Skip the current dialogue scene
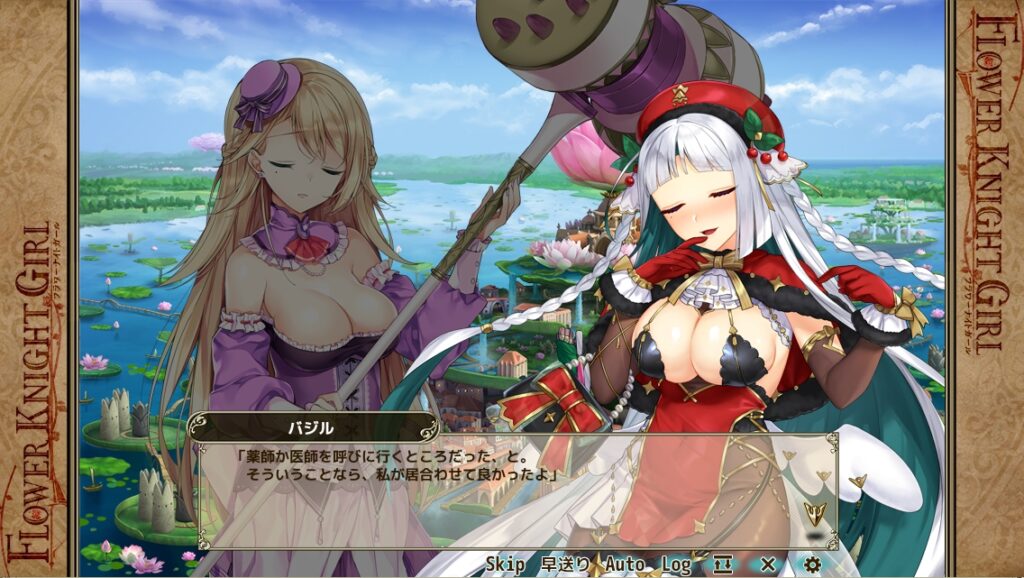The width and height of the screenshot is (1024, 578). (x=505, y=565)
